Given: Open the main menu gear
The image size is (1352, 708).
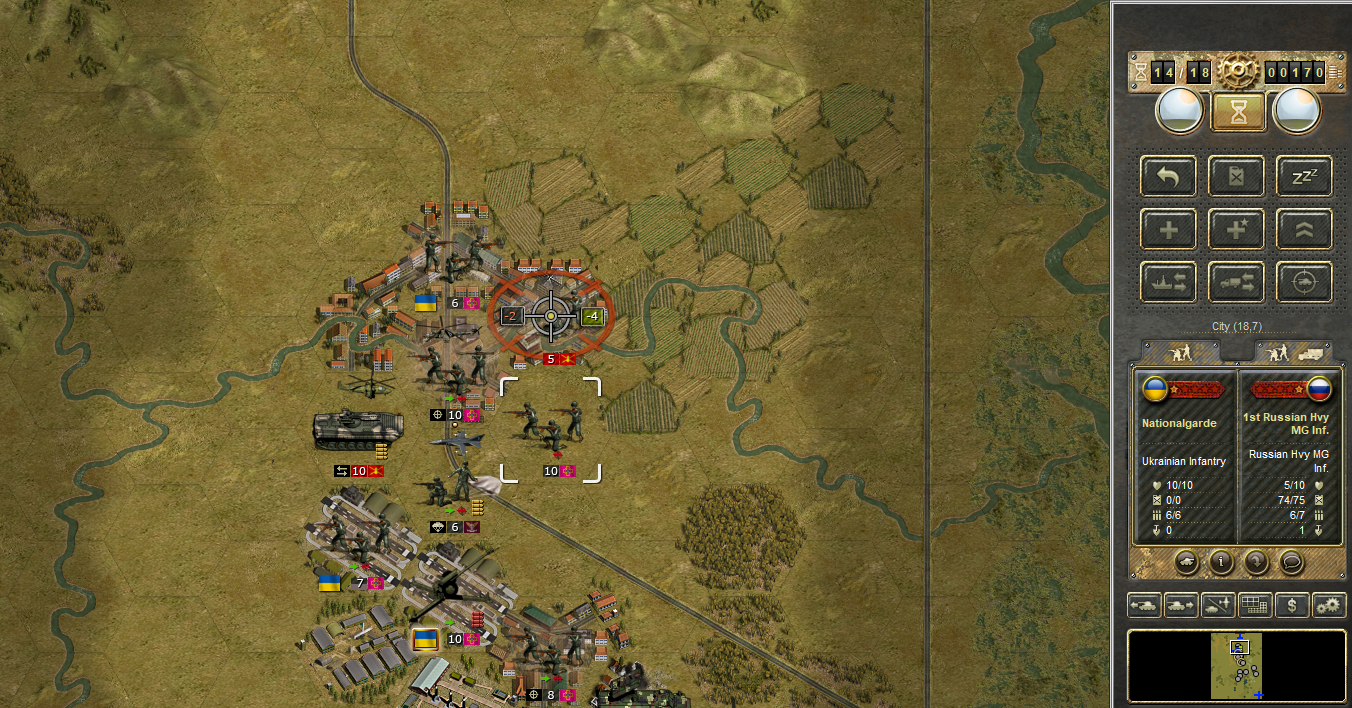Looking at the screenshot, I should point(1237,70).
